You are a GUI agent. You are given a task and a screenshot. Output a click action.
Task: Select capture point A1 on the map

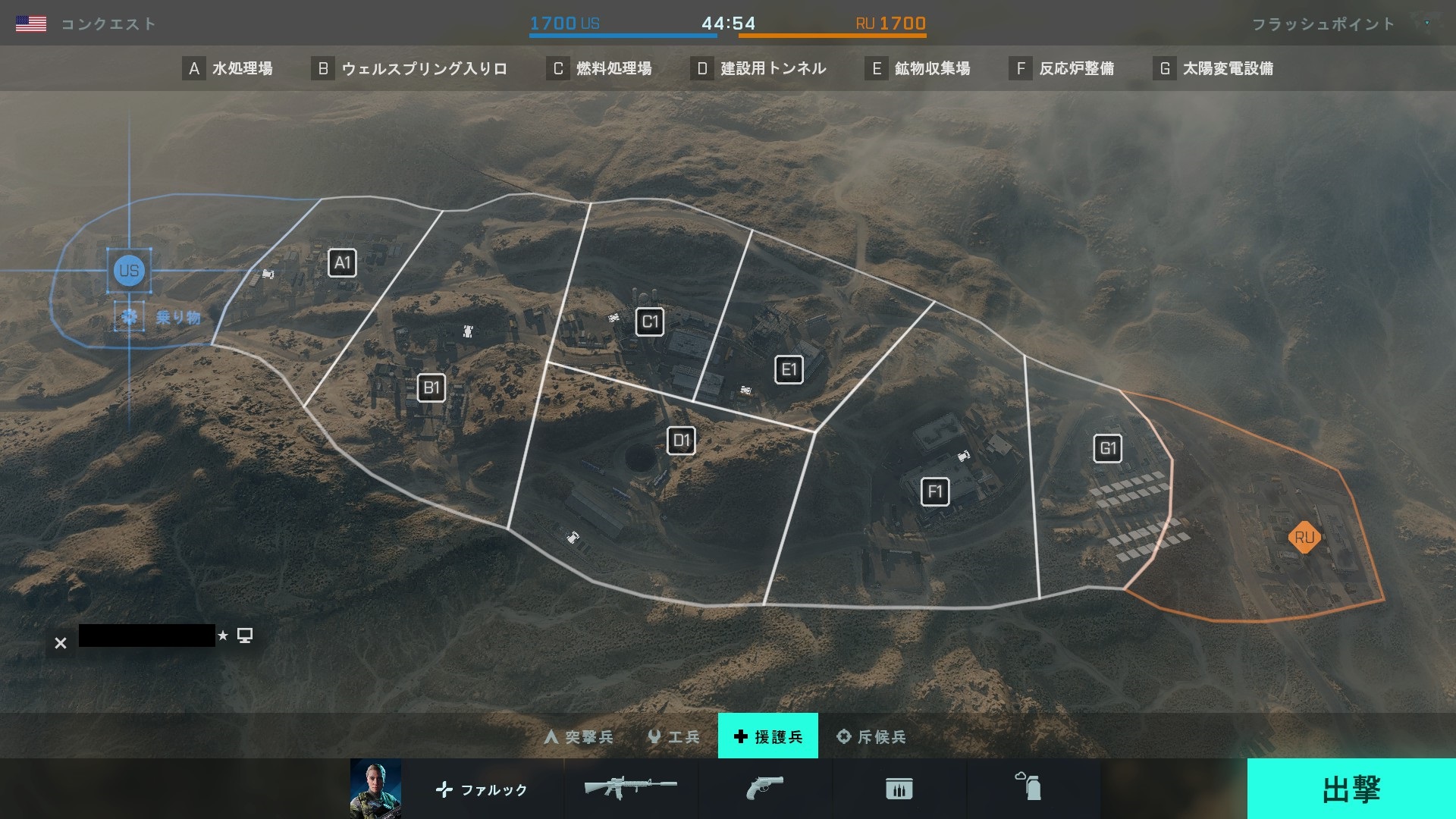point(342,263)
